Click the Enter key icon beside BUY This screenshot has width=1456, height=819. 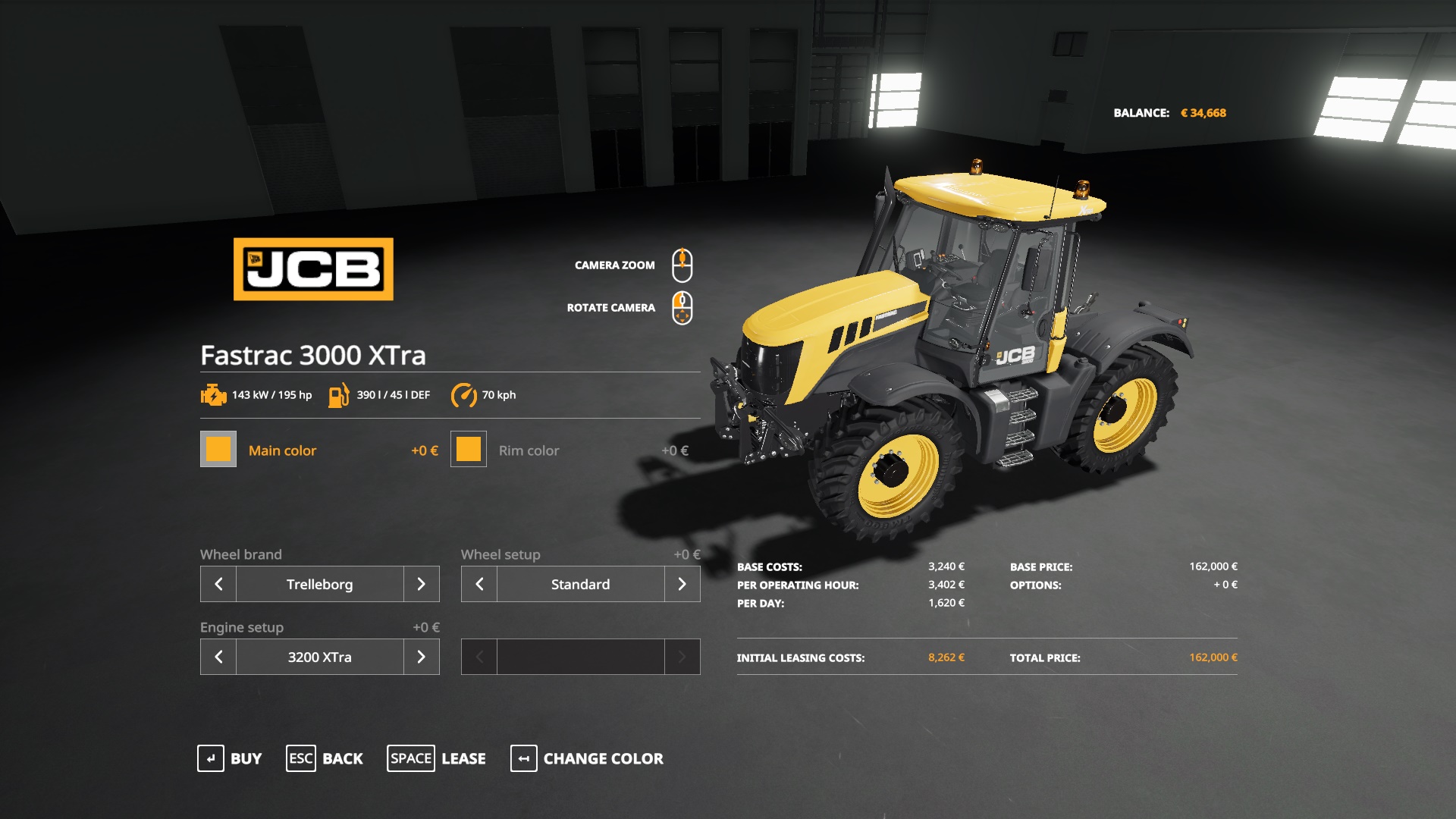(211, 758)
